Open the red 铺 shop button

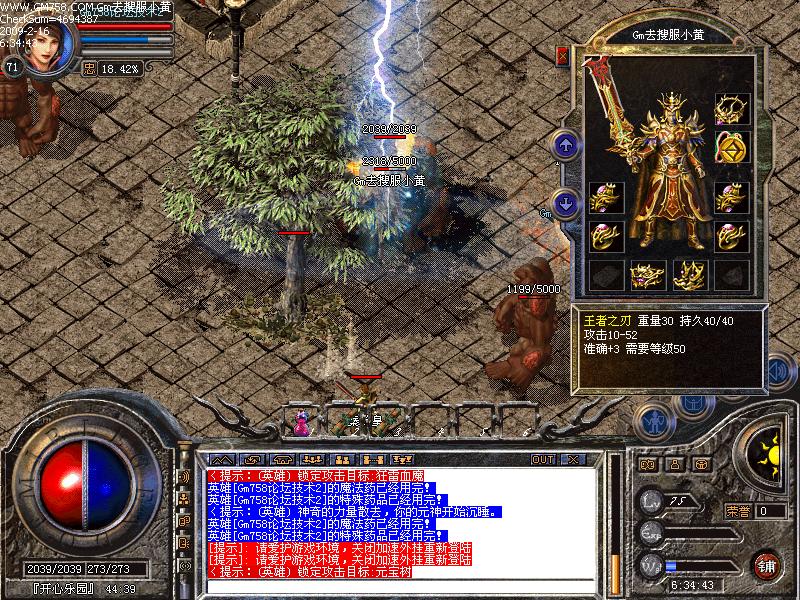click(766, 565)
